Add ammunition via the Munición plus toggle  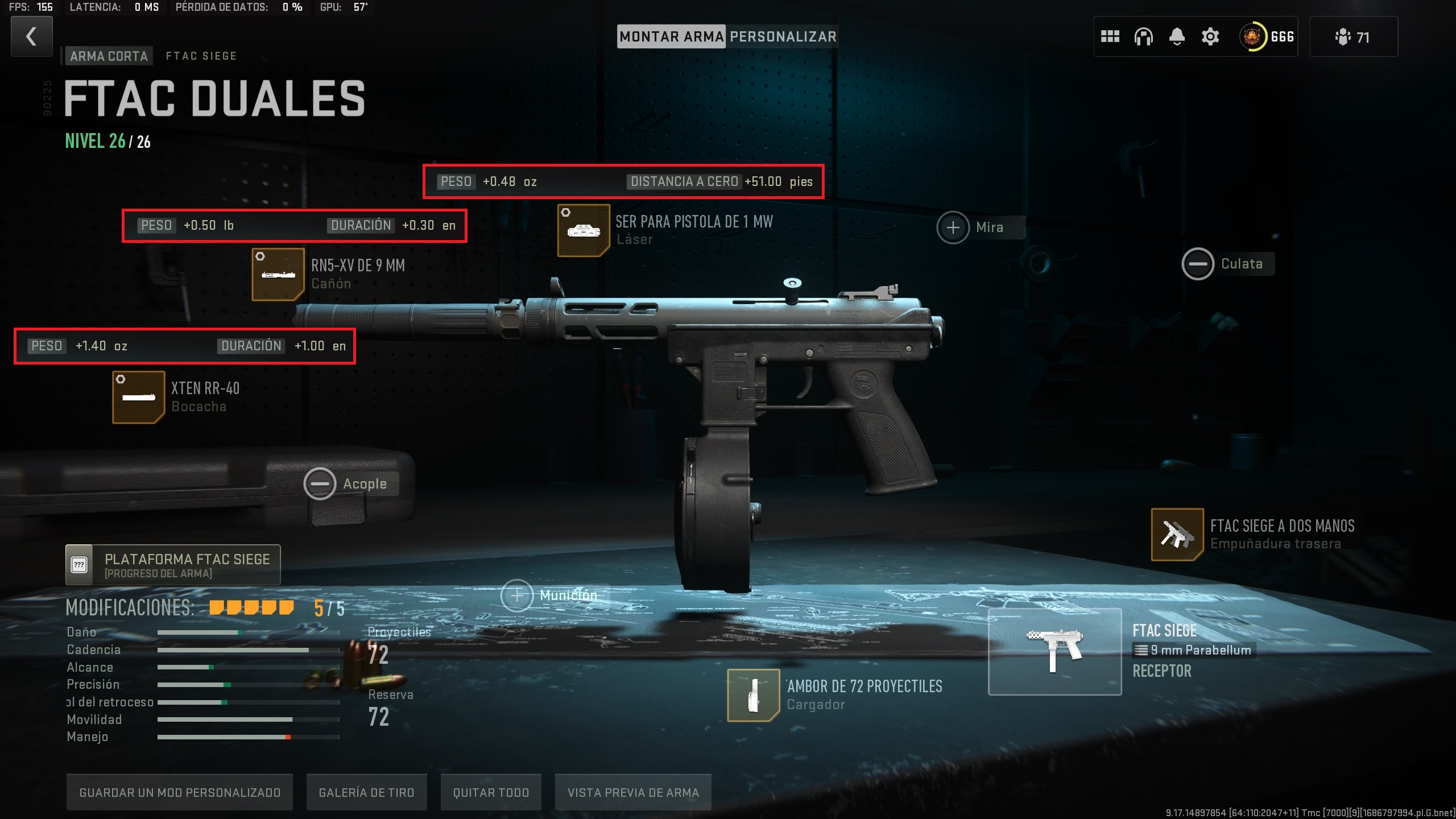point(516,595)
